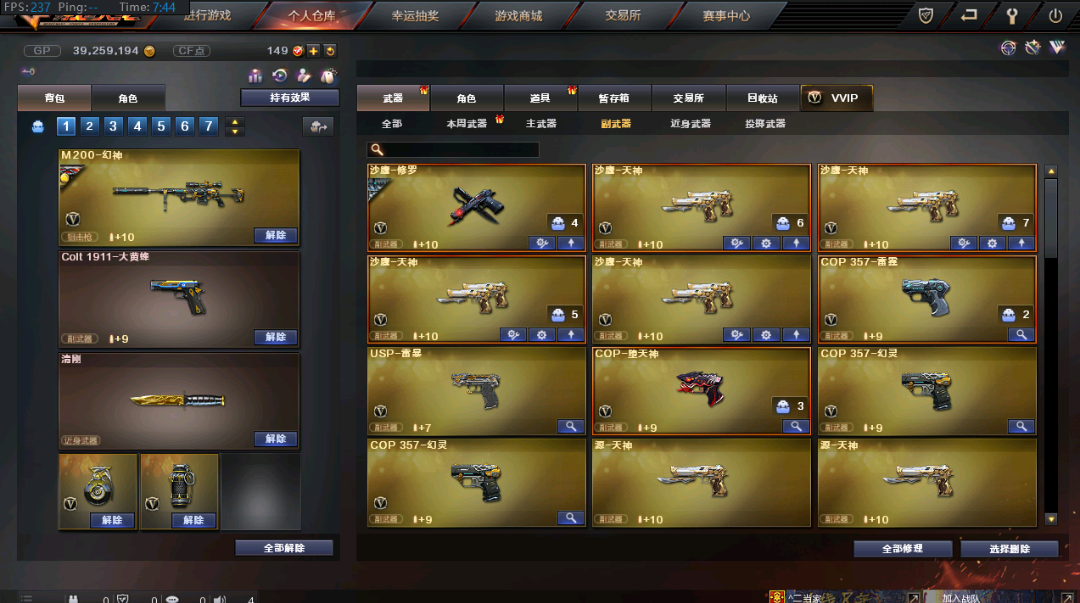The height and width of the screenshot is (603, 1080).
Task: Click 全部解除 to unequip everything
Action: [x=284, y=548]
